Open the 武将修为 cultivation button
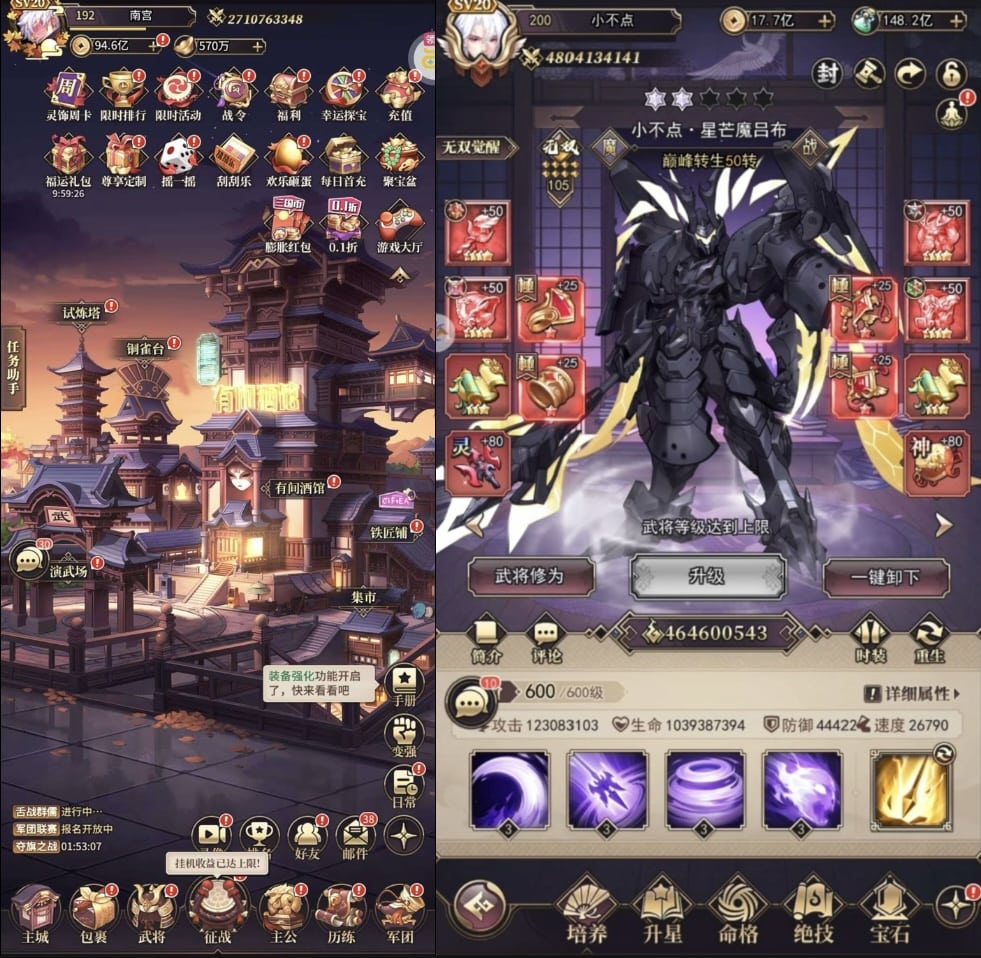Image resolution: width=981 pixels, height=958 pixels. coord(530,577)
